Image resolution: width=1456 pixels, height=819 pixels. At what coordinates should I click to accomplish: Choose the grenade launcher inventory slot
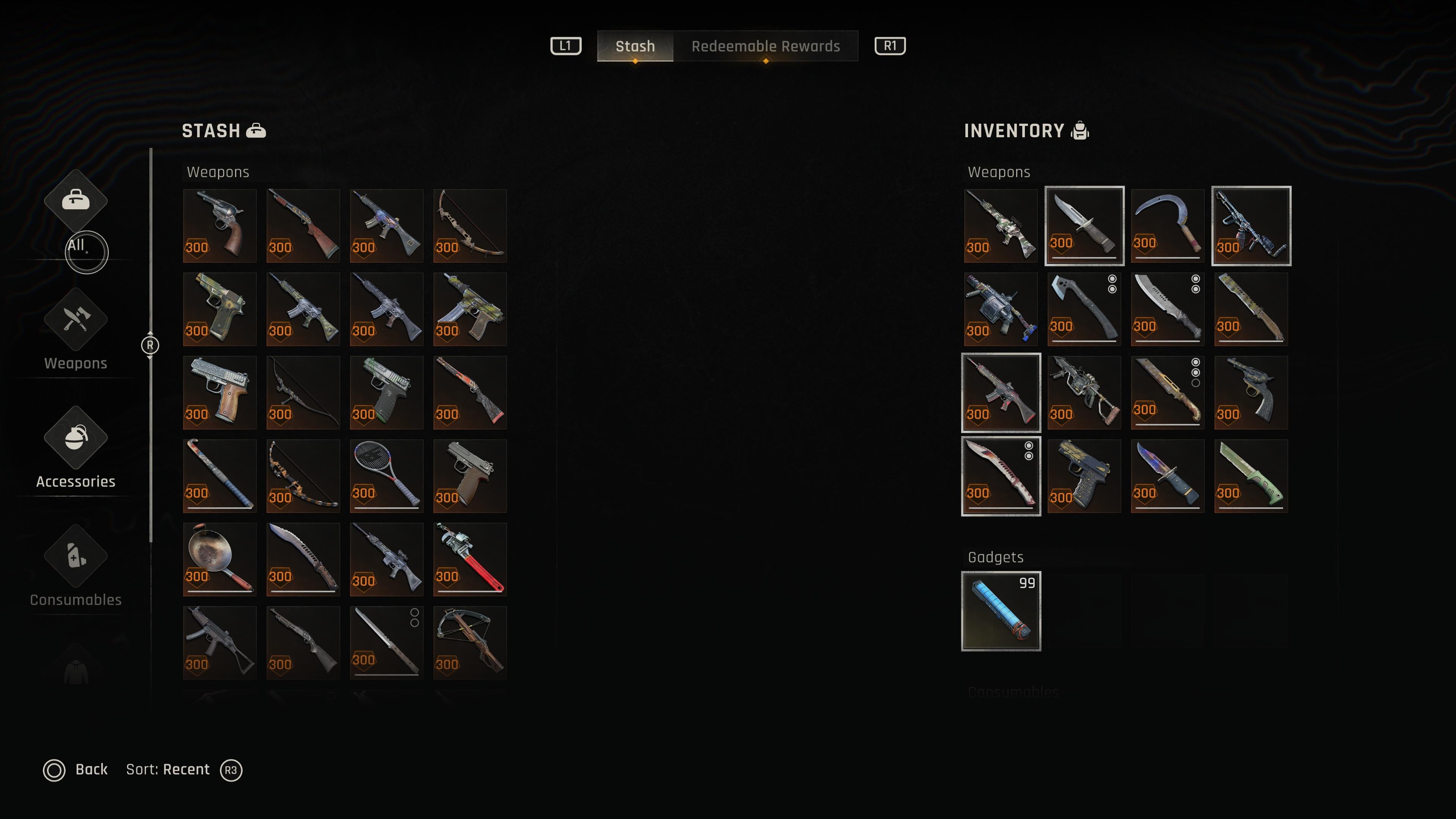(1001, 309)
